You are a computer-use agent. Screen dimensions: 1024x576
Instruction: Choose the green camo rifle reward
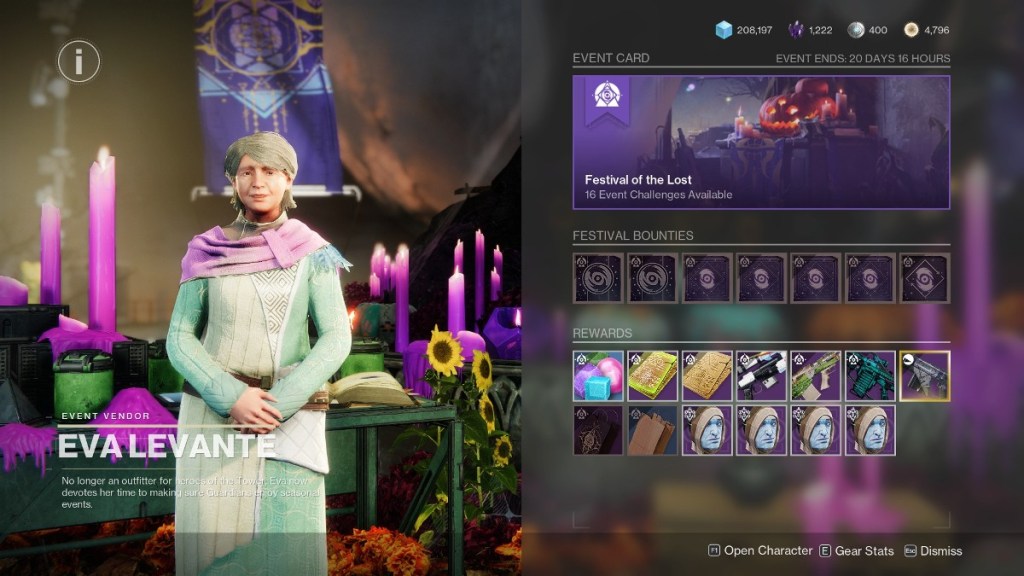pos(816,376)
